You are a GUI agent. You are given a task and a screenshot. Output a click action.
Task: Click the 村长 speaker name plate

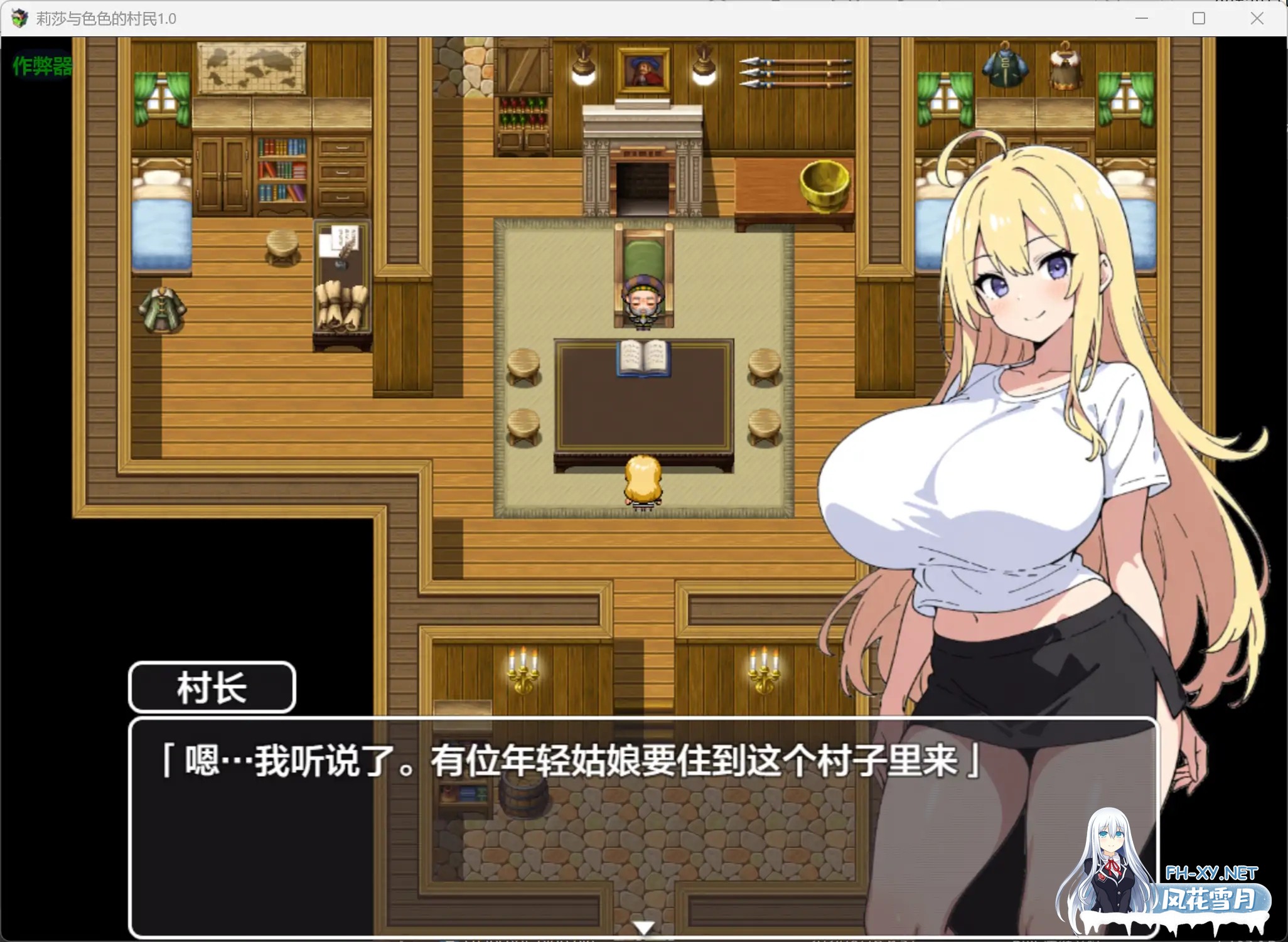pos(212,686)
